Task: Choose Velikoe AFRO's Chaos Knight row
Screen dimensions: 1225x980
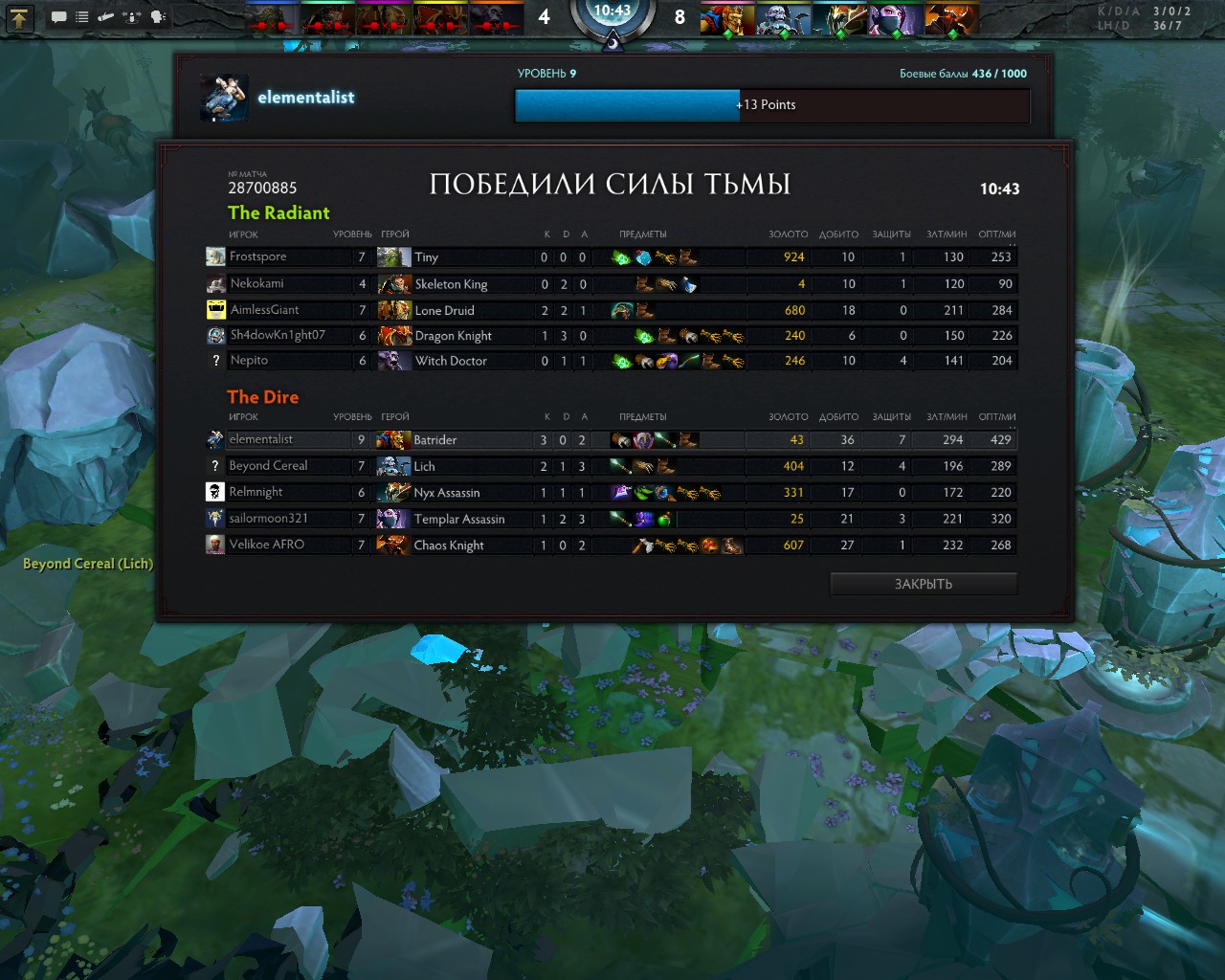Action: point(448,546)
